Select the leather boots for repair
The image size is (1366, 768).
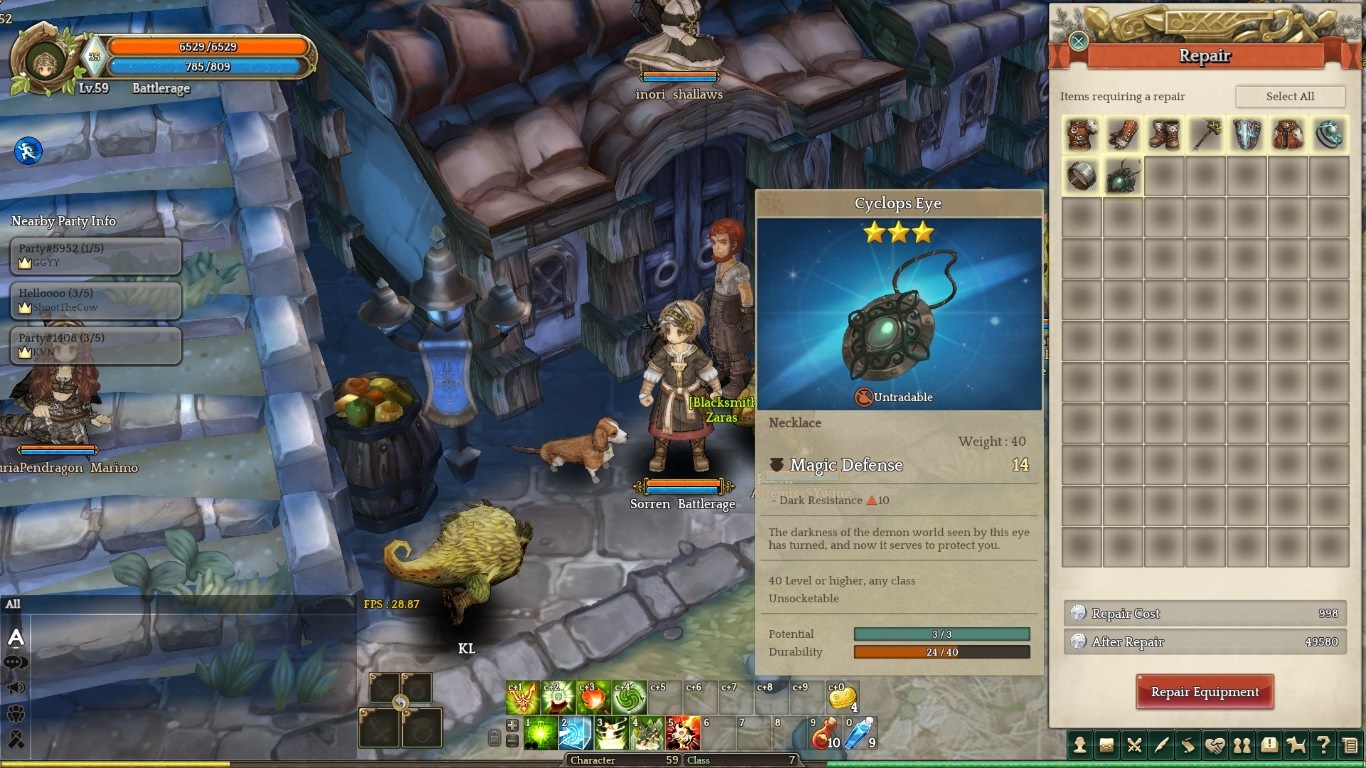pos(1164,135)
